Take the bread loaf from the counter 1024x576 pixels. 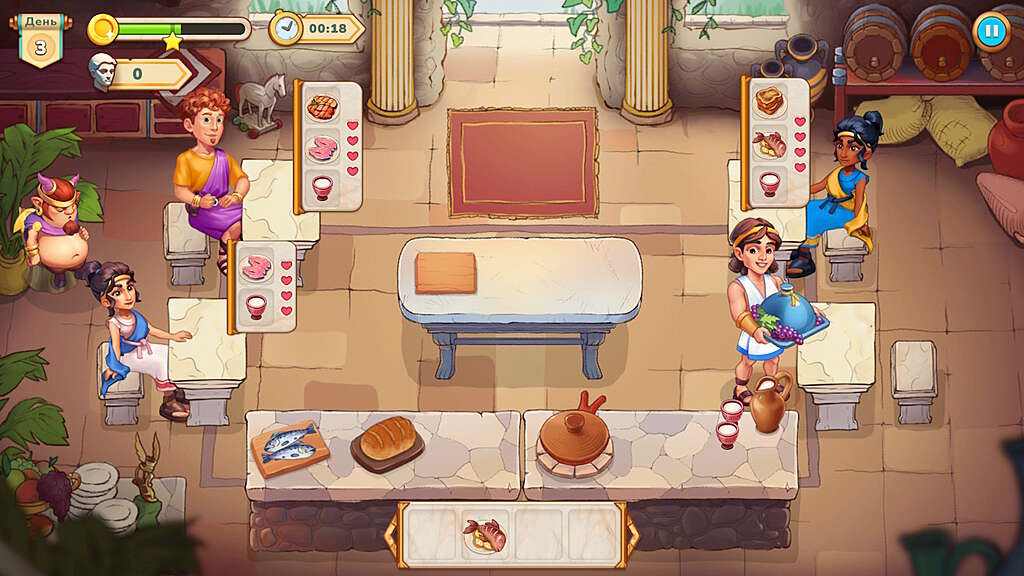coord(387,439)
